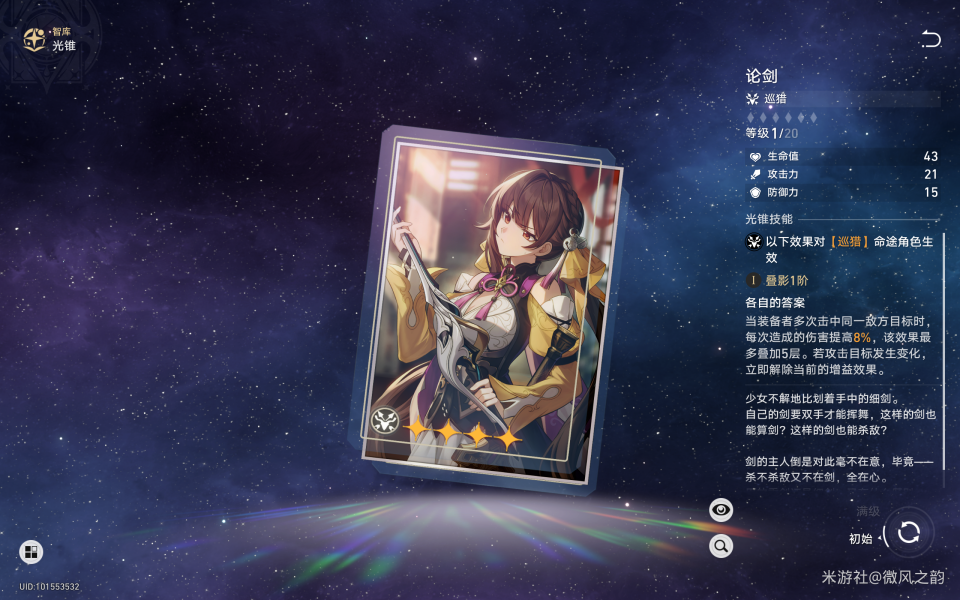
Task: Inspect the card with the magnifier icon
Action: tap(720, 546)
